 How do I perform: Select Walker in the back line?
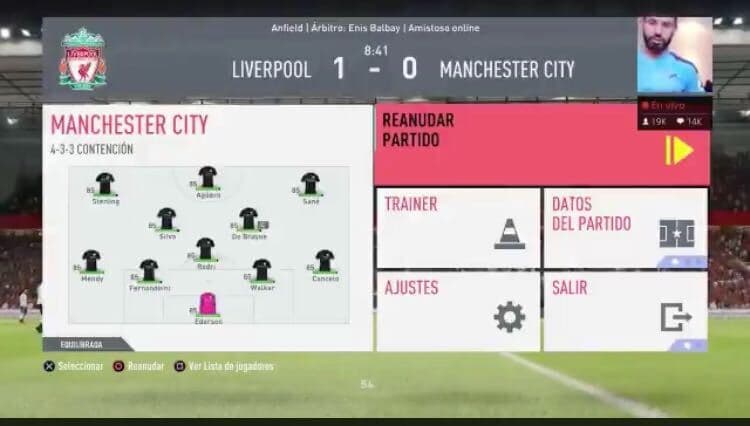click(262, 271)
